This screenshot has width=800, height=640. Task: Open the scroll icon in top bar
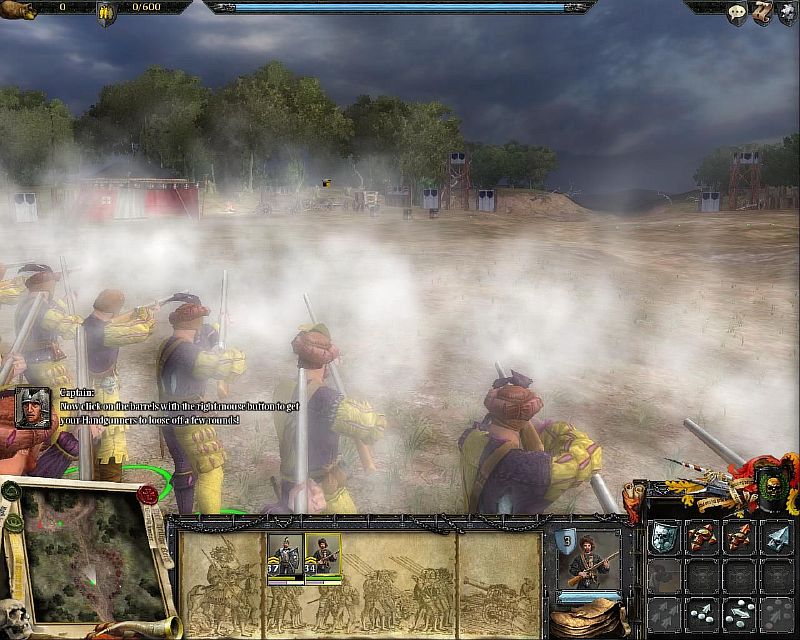tap(762, 13)
